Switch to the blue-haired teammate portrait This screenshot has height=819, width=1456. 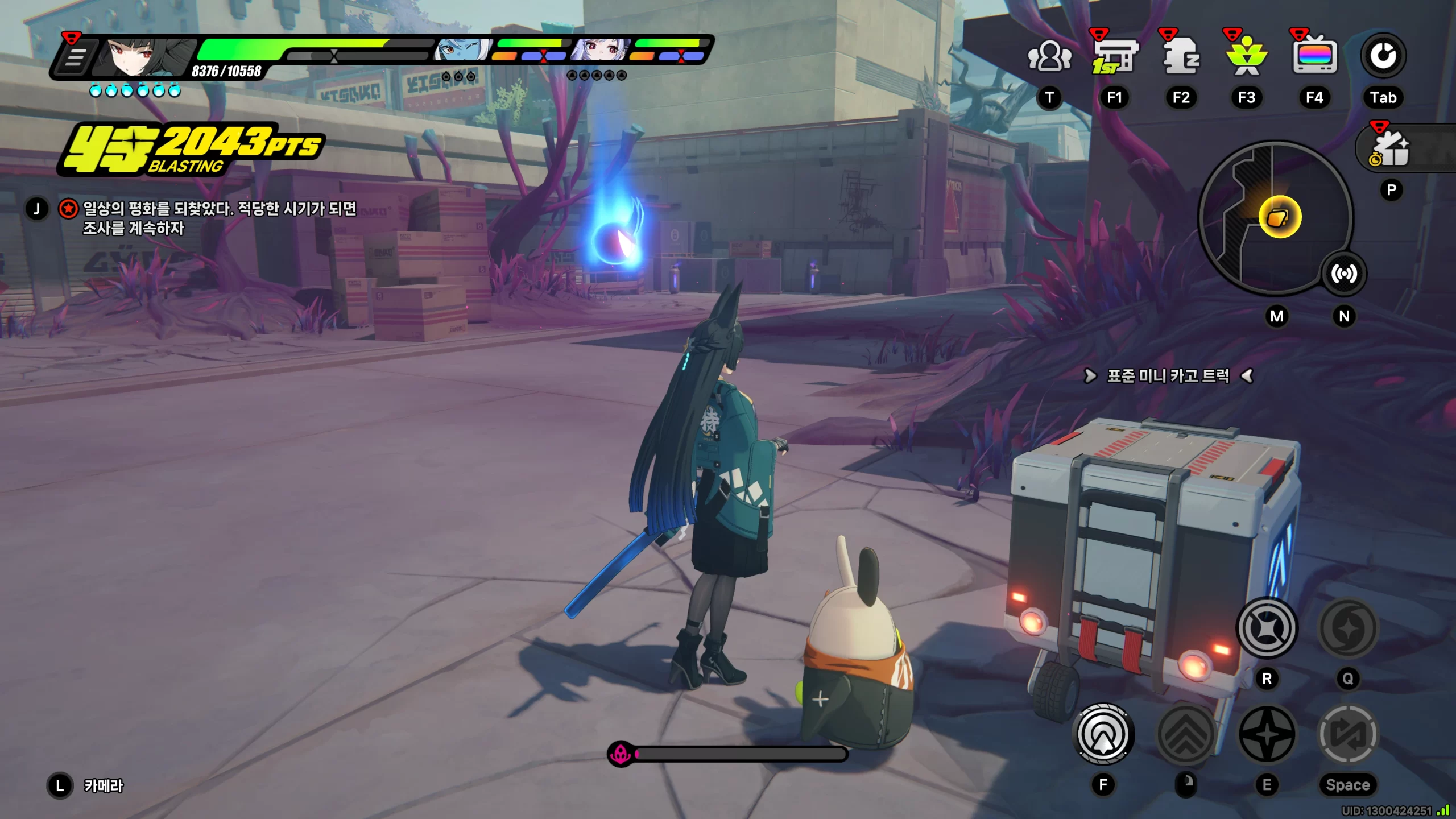pyautogui.click(x=462, y=50)
